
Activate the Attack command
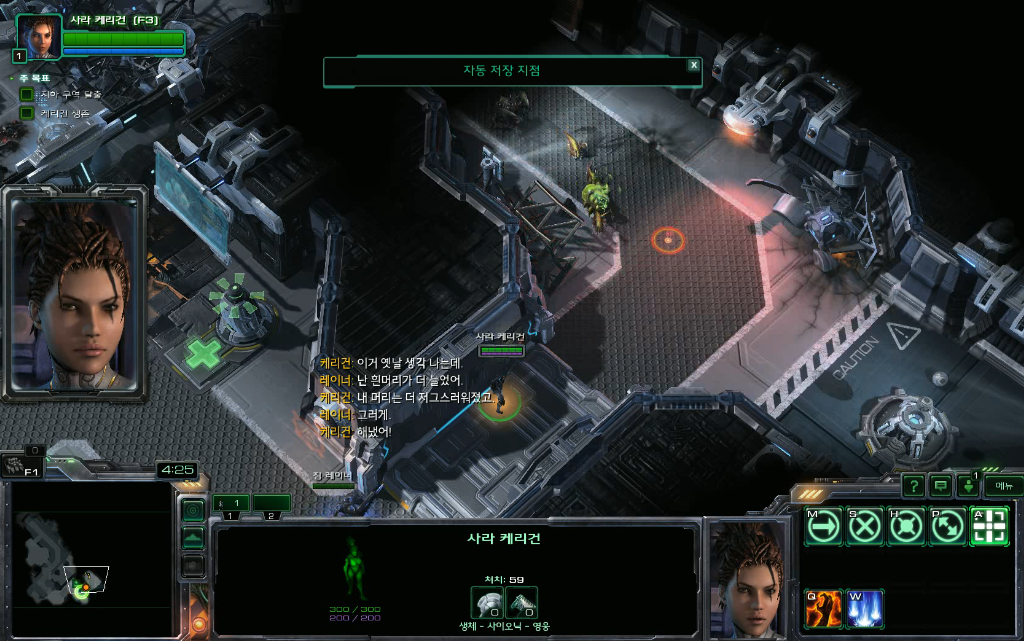coord(989,527)
